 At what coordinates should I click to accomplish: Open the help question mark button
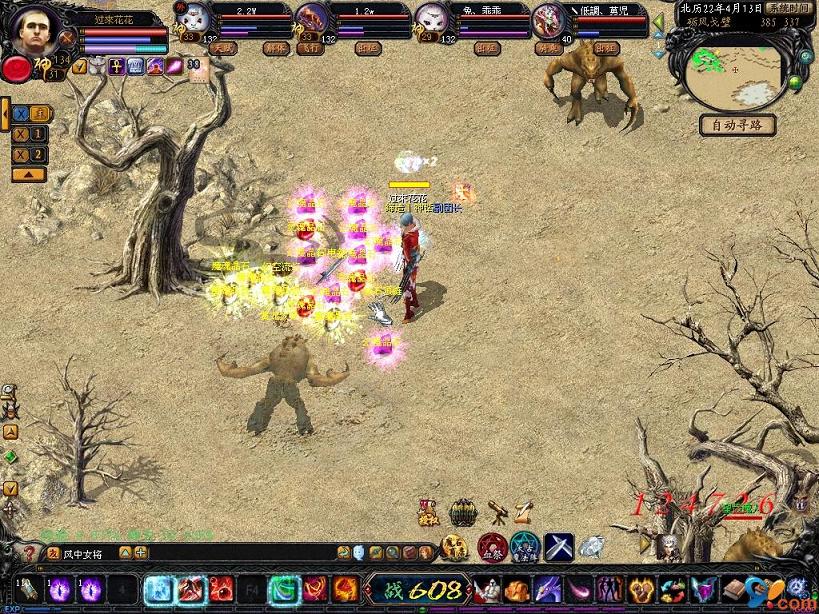(29, 552)
